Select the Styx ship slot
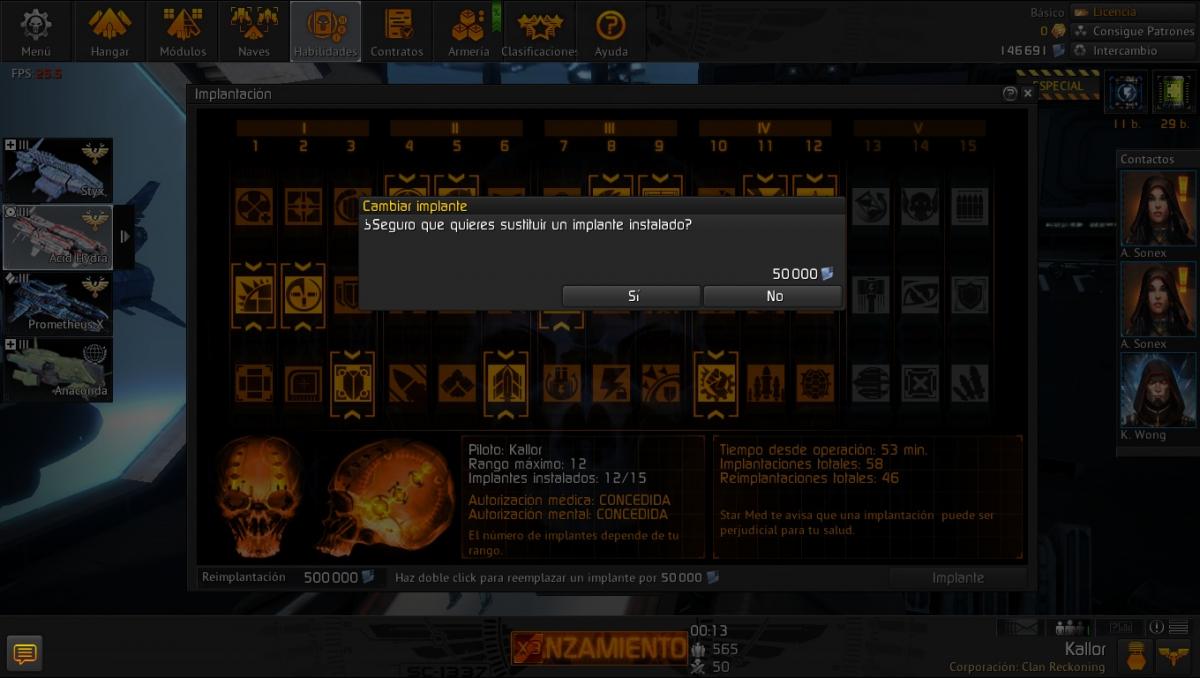1200x678 pixels. coord(58,170)
